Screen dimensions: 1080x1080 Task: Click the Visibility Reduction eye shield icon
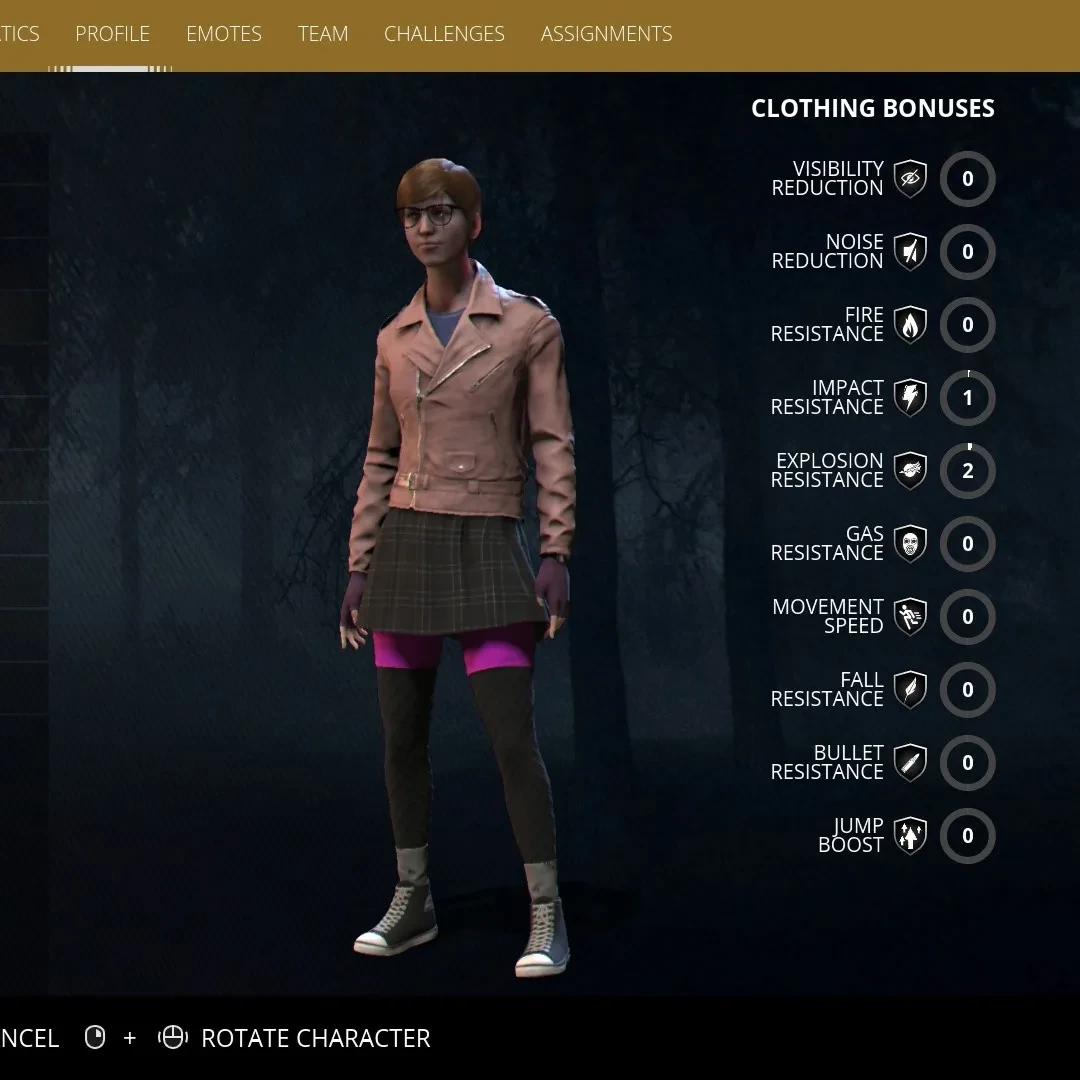tap(910, 179)
